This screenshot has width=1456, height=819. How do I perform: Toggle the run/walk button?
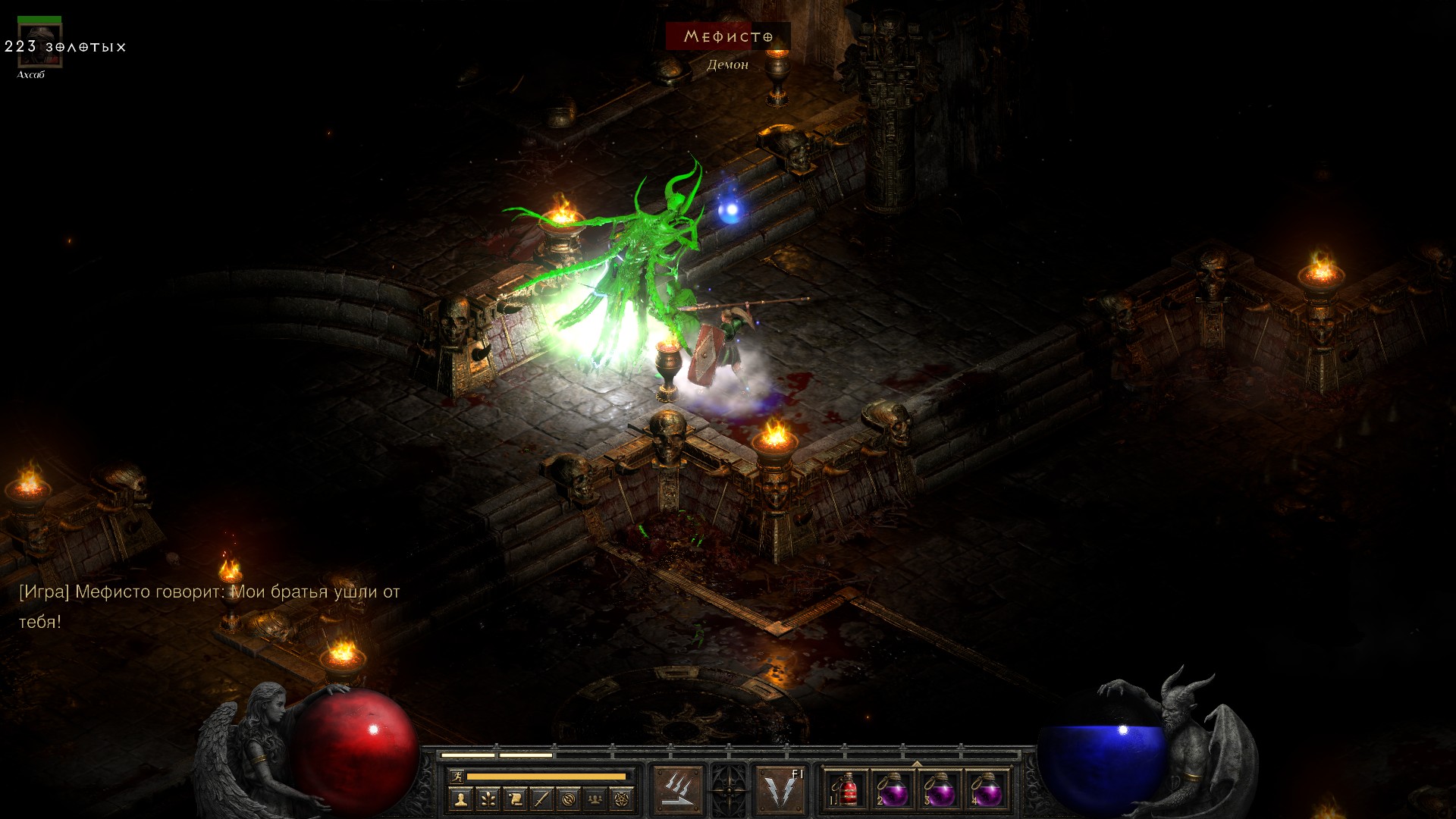[457, 776]
